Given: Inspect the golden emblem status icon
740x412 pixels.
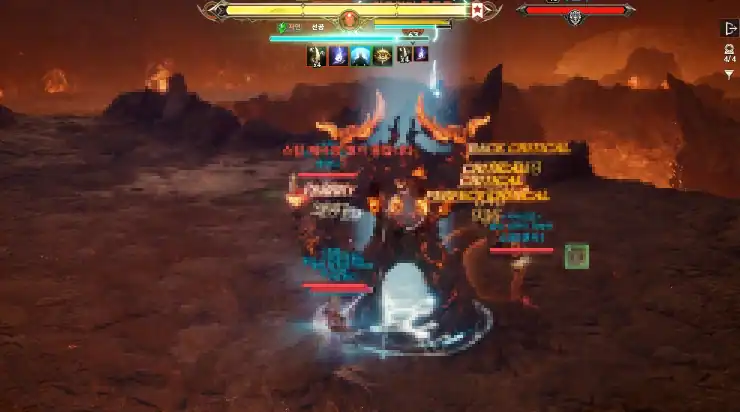Looking at the screenshot, I should pyautogui.click(x=382, y=56).
